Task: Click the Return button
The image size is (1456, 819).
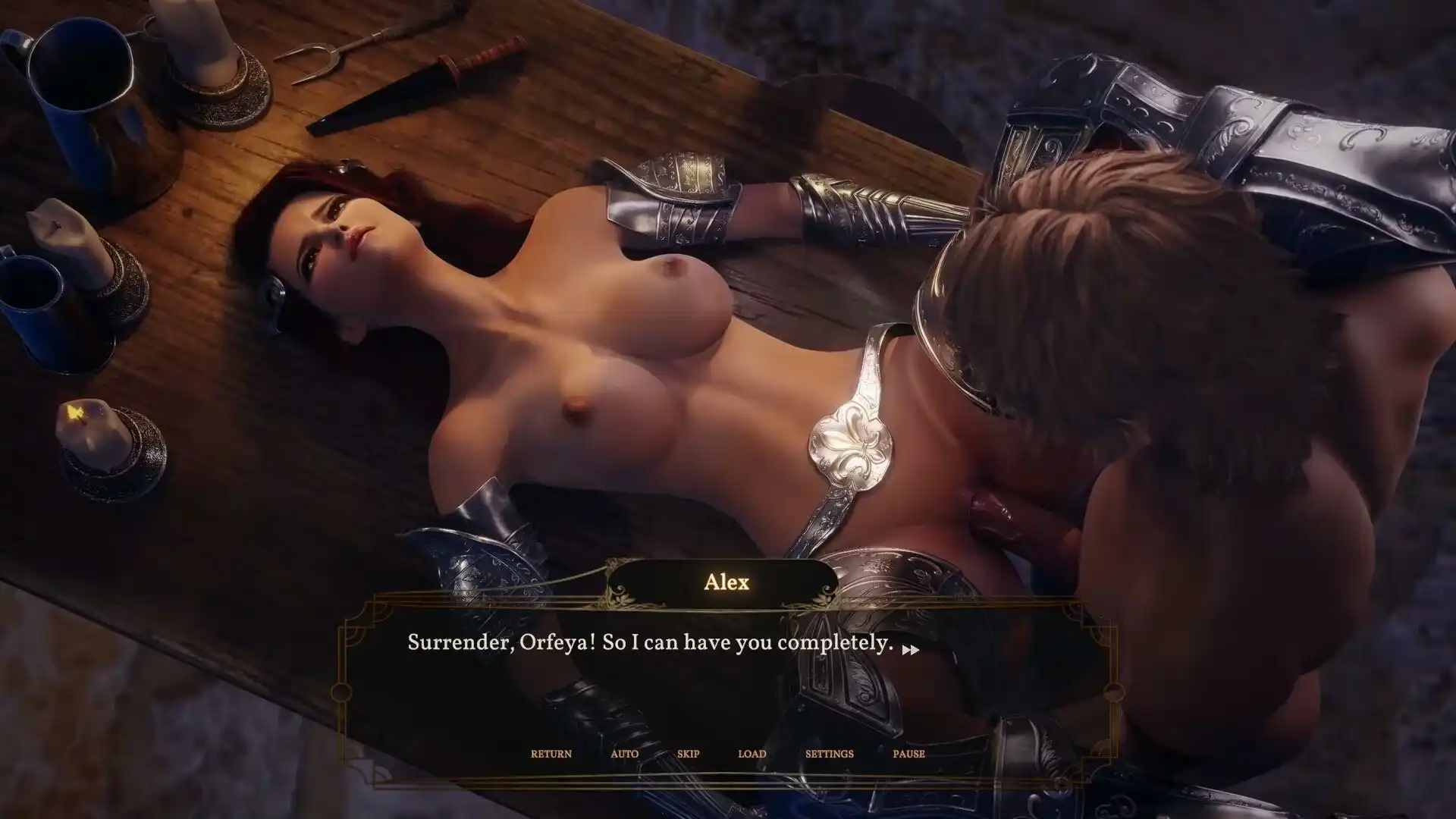Action: tap(551, 754)
